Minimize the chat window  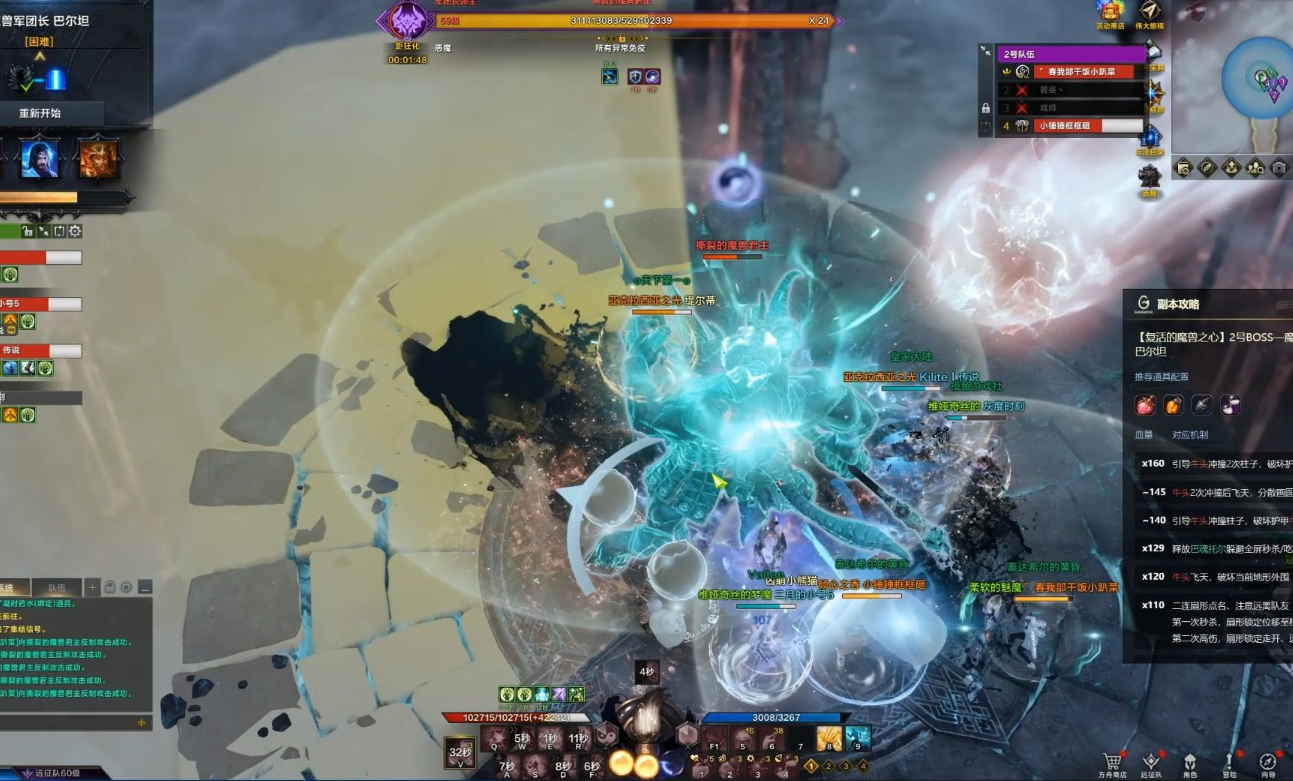pos(145,587)
